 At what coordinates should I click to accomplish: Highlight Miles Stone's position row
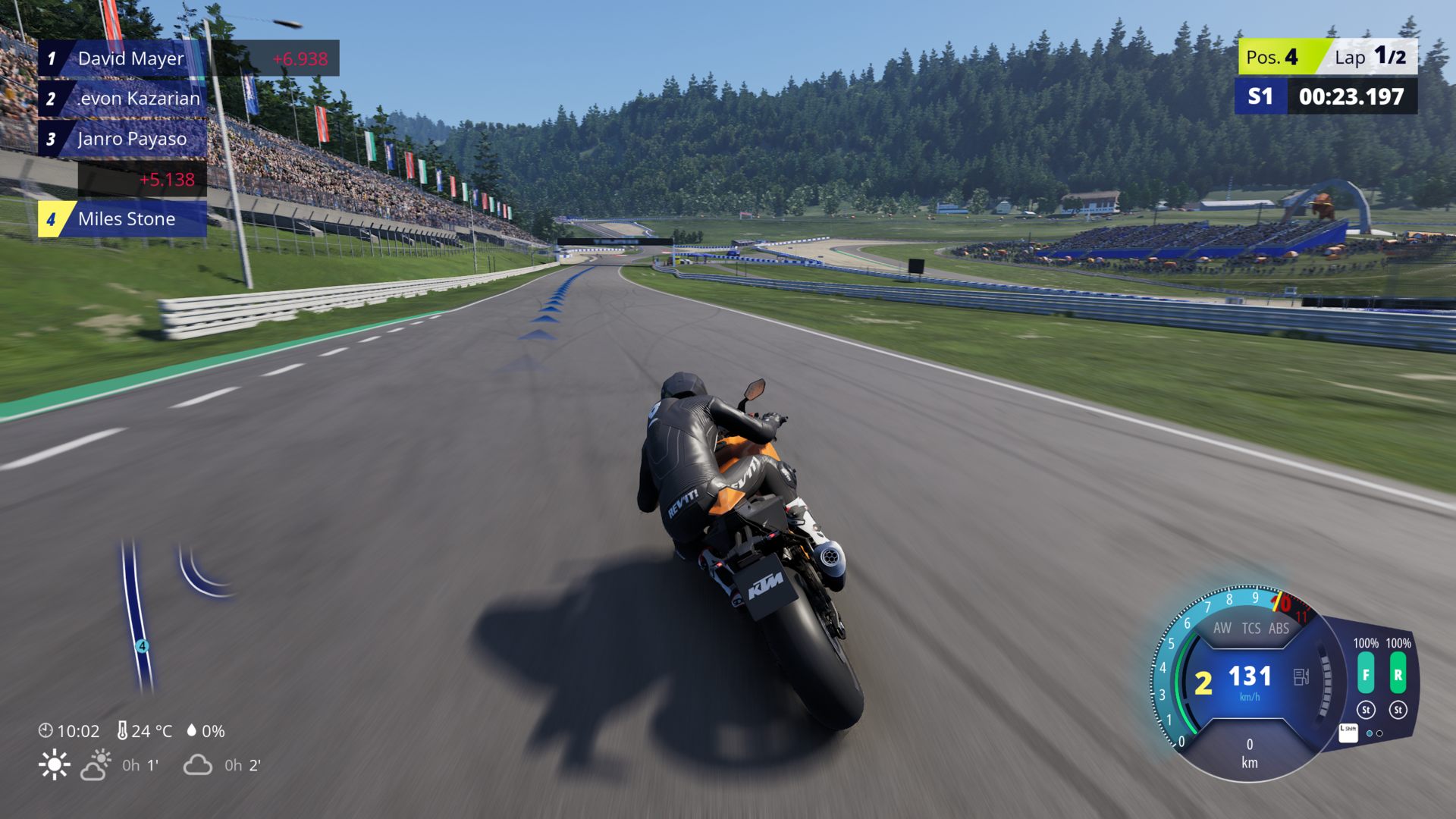click(x=126, y=219)
